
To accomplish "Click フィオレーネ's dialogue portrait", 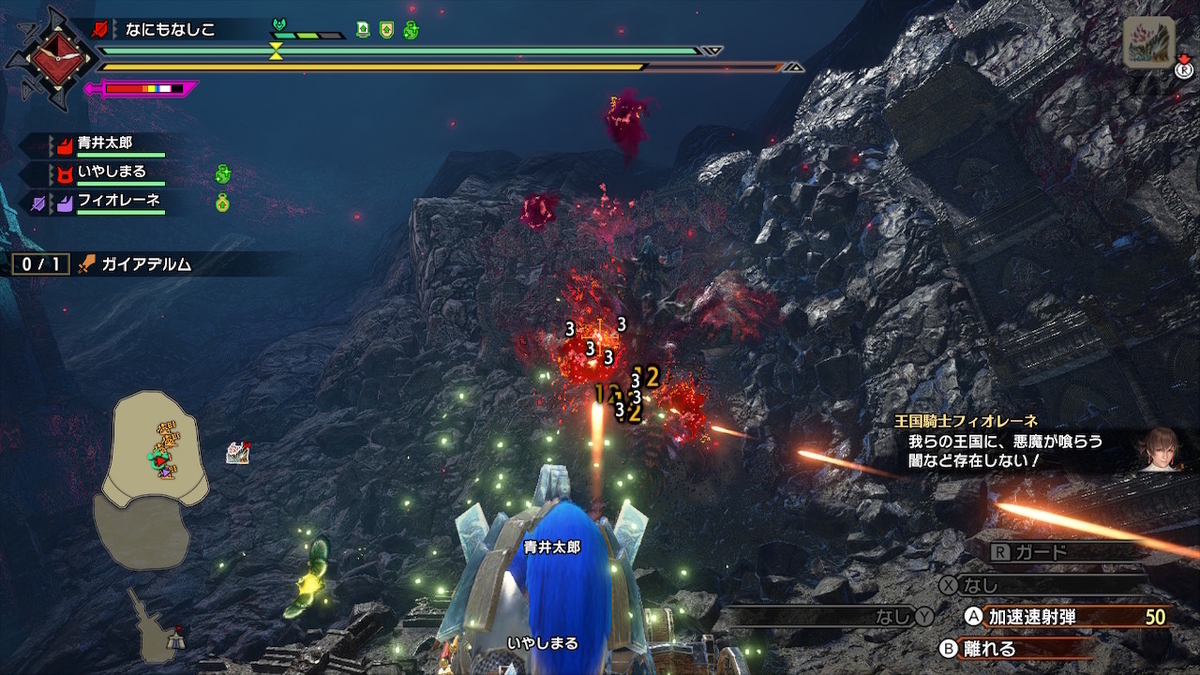I will point(1163,448).
